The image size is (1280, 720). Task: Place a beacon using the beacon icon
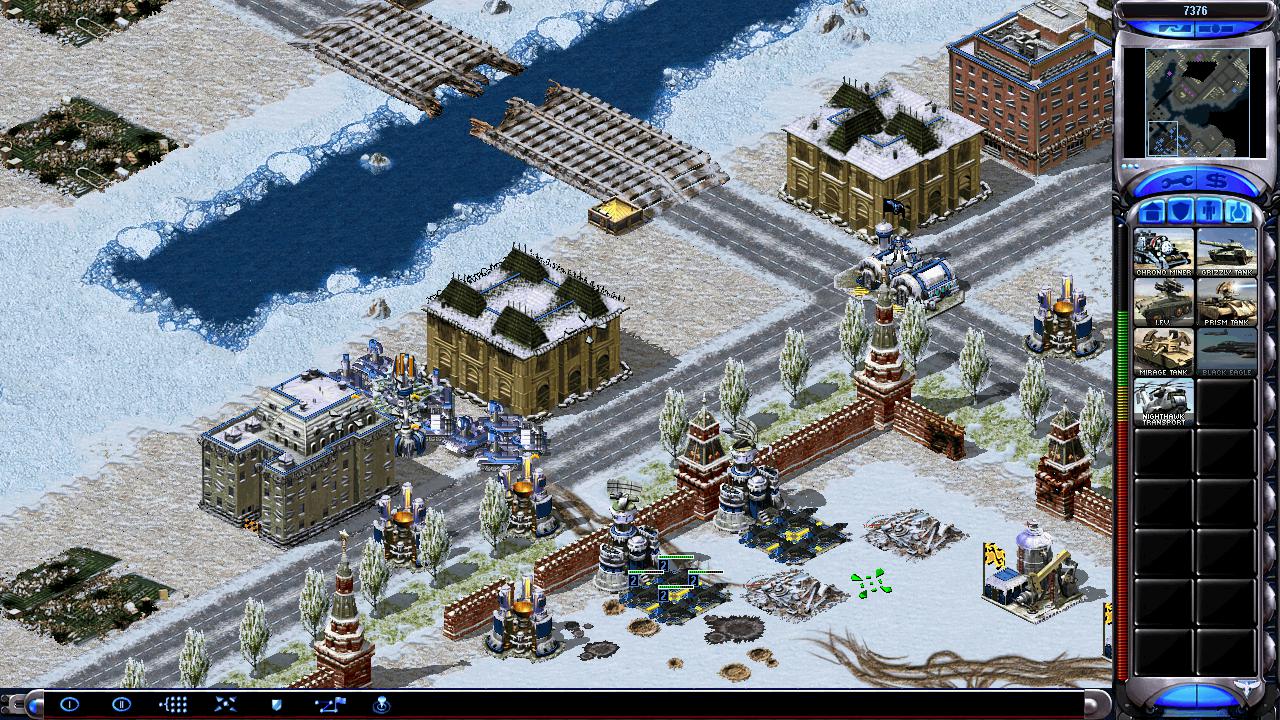[x=381, y=704]
